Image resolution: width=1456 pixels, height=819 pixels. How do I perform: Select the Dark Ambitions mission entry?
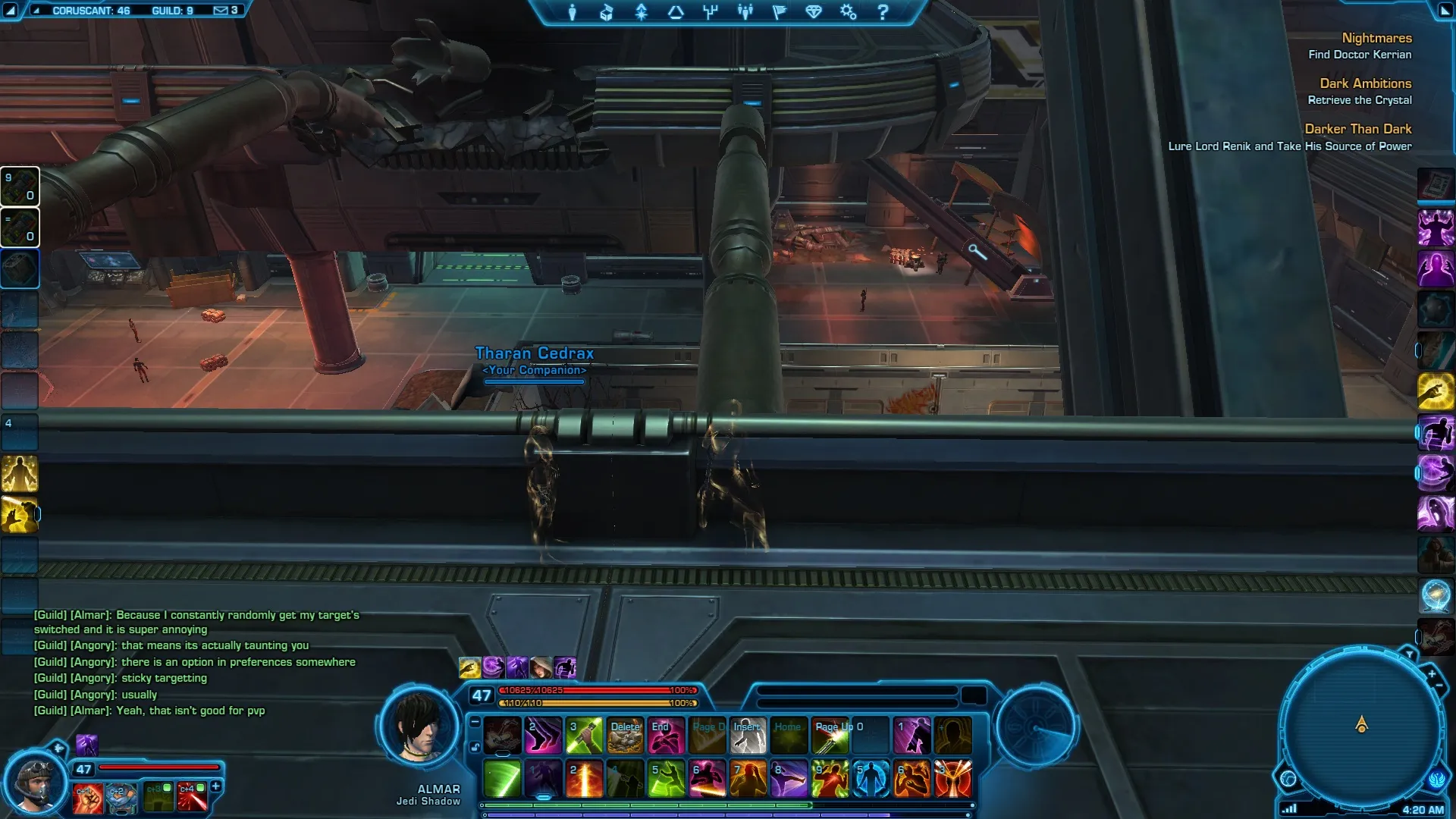coord(1365,83)
